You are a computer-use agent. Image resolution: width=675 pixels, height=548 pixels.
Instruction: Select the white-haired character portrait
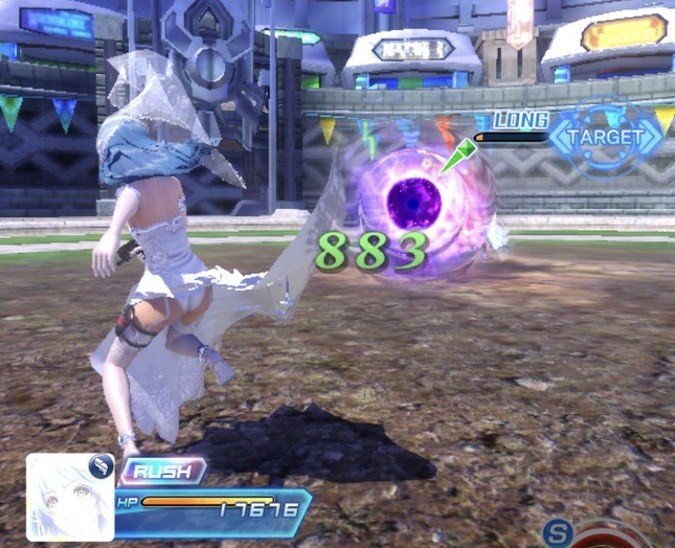(69, 496)
